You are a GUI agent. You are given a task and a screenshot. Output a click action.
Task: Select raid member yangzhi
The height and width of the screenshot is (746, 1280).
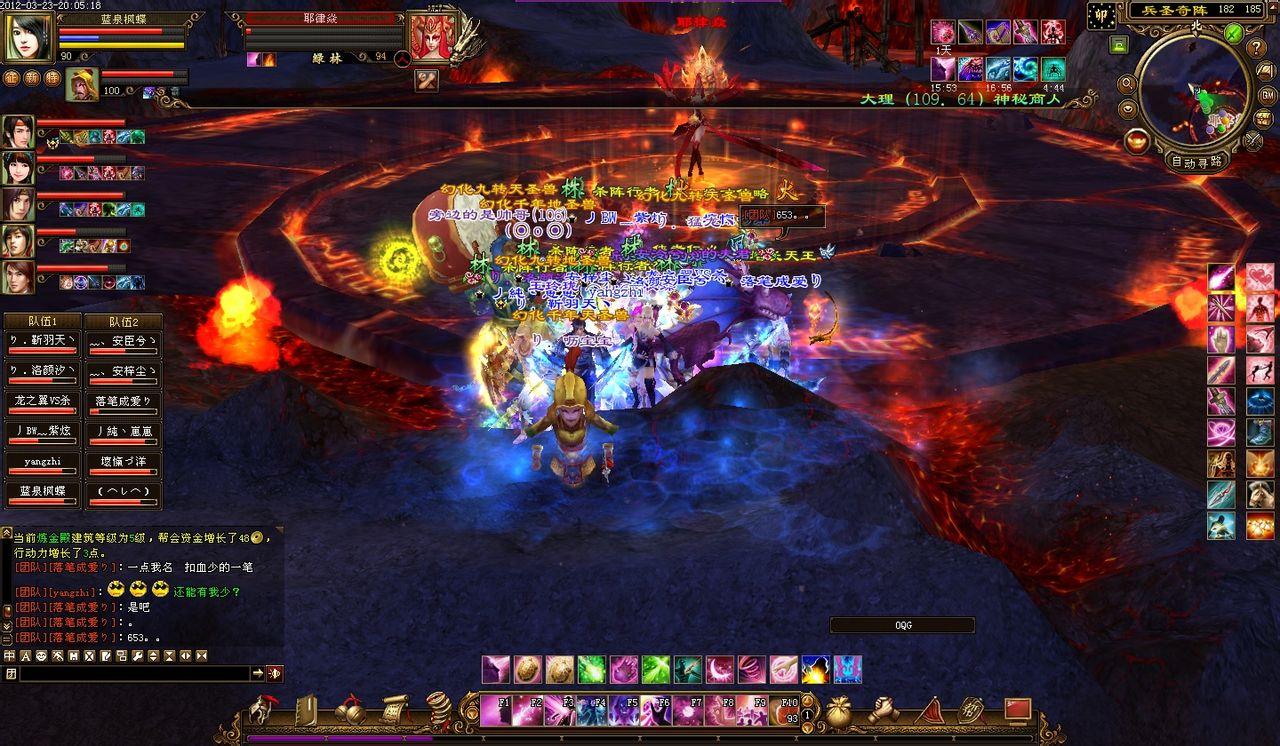41,463
